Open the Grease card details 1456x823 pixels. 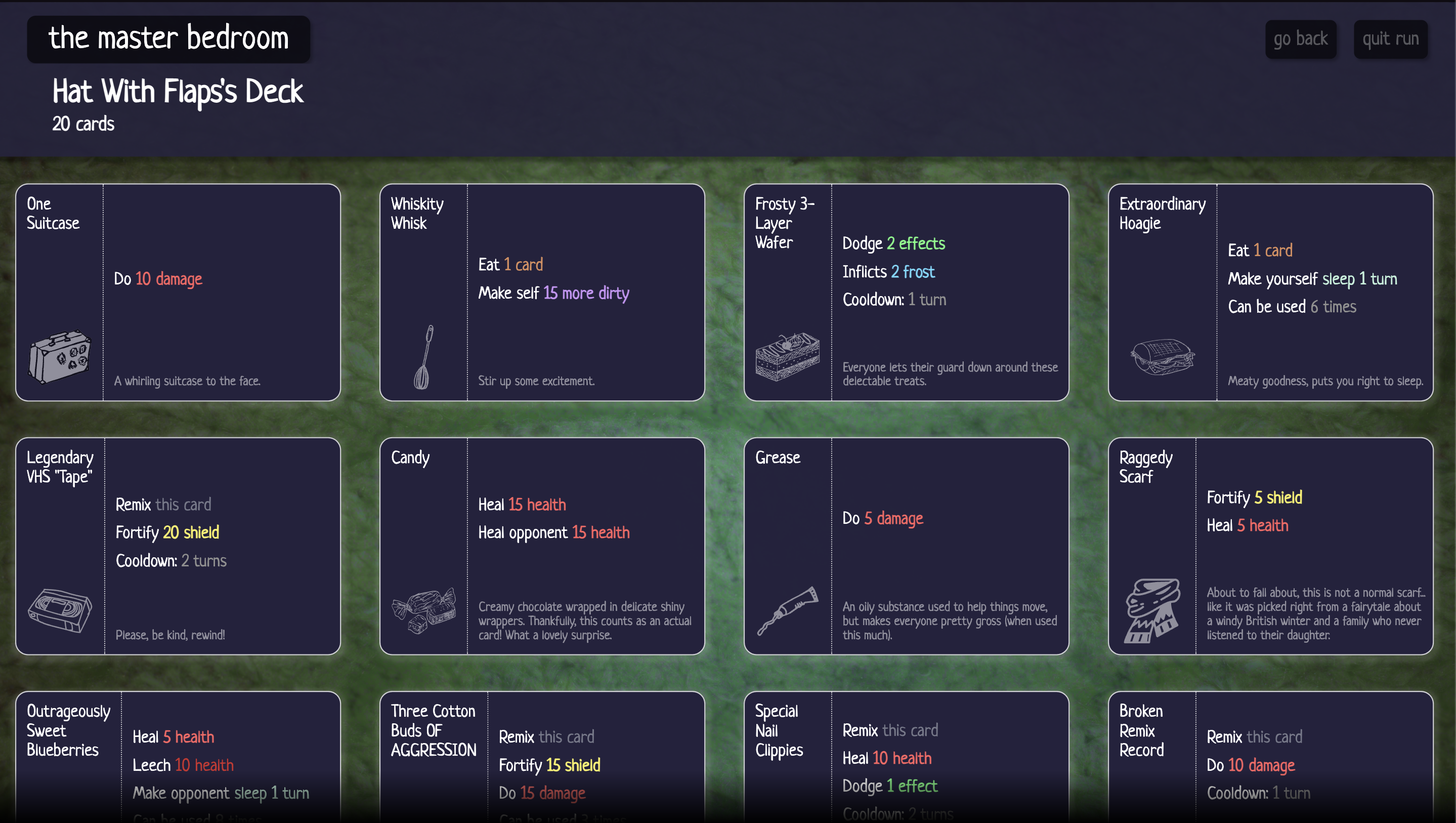(x=905, y=546)
